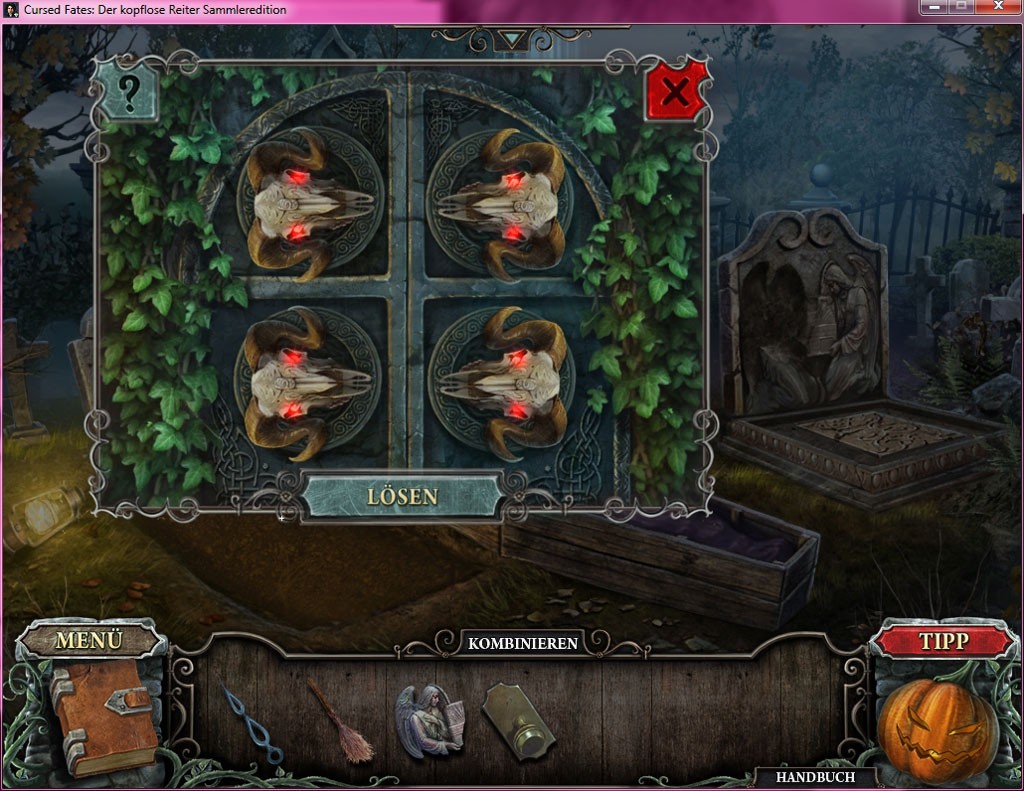Choose the brass door plate item
This screenshot has width=1024, height=791.
(518, 723)
